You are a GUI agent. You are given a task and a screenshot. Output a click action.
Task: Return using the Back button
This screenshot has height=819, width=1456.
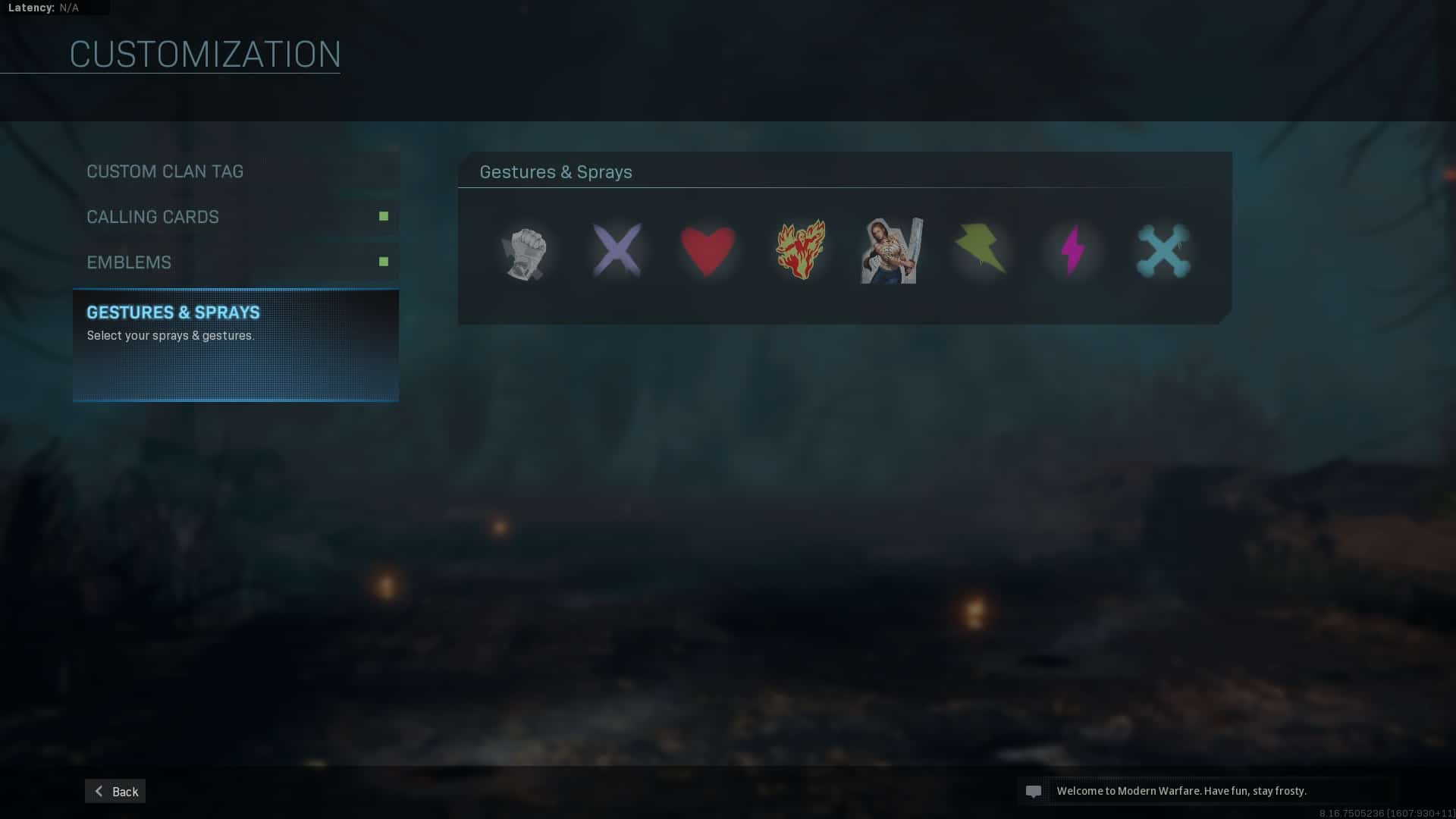[x=115, y=791]
